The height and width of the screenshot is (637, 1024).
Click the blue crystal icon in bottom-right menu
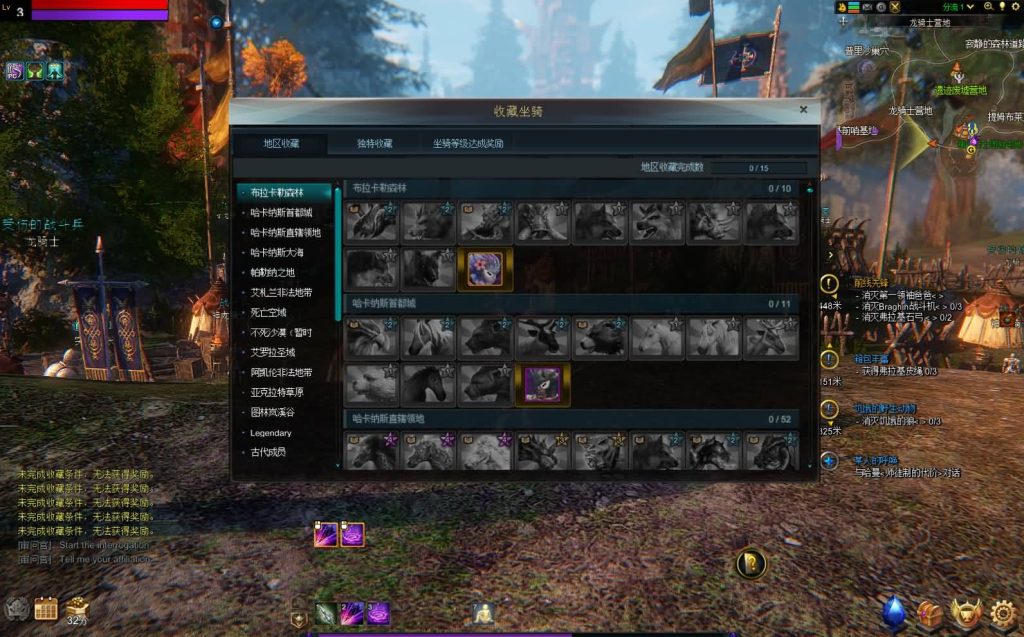(894, 612)
